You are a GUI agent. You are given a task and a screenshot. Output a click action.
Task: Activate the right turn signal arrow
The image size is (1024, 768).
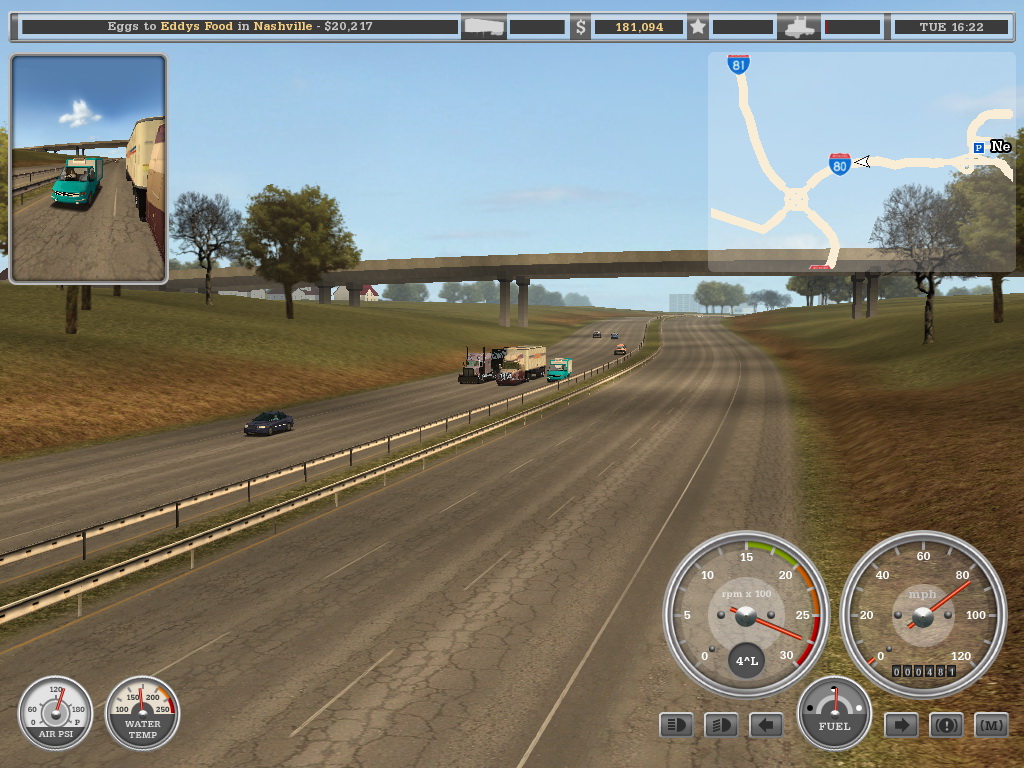(x=901, y=725)
